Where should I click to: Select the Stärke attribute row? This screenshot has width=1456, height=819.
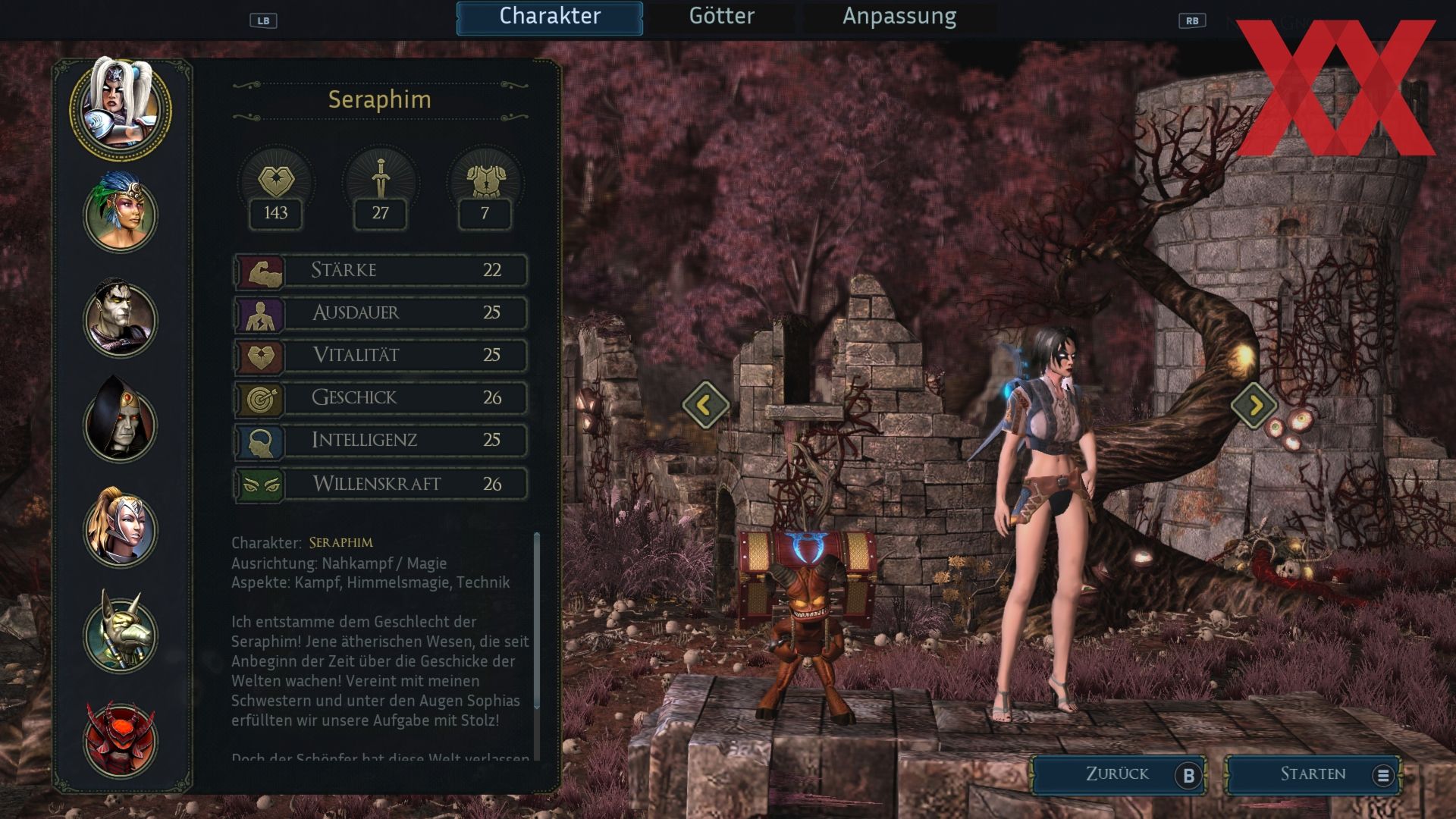[x=380, y=271]
